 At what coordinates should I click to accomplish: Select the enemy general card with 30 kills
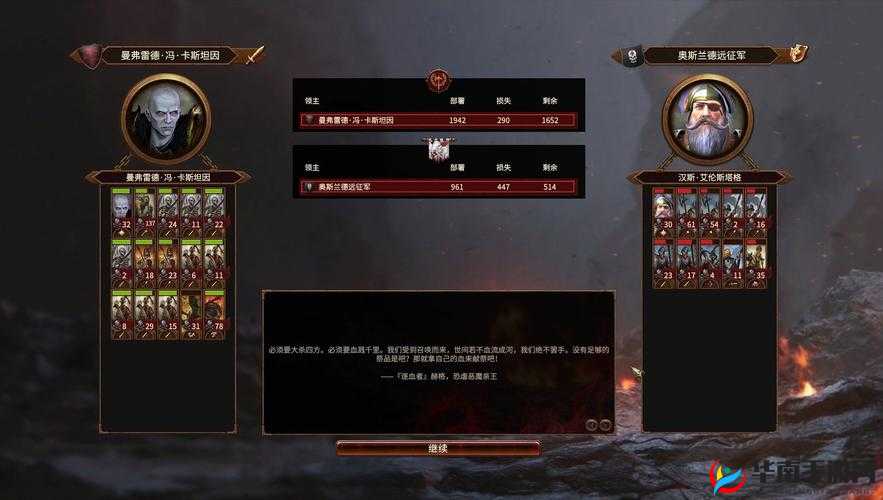[665, 213]
